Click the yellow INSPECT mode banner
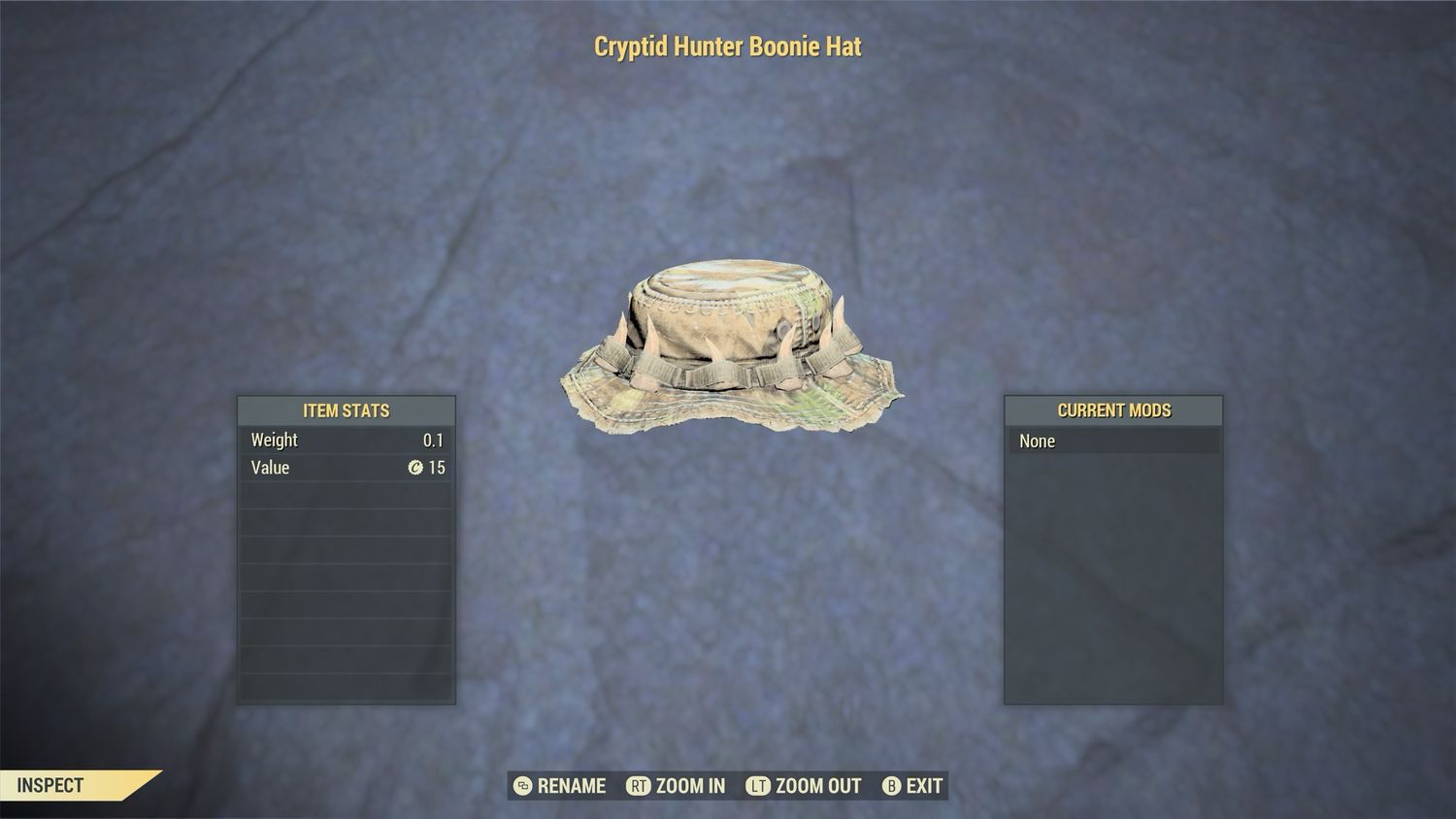Image resolution: width=1456 pixels, height=819 pixels. click(58, 786)
